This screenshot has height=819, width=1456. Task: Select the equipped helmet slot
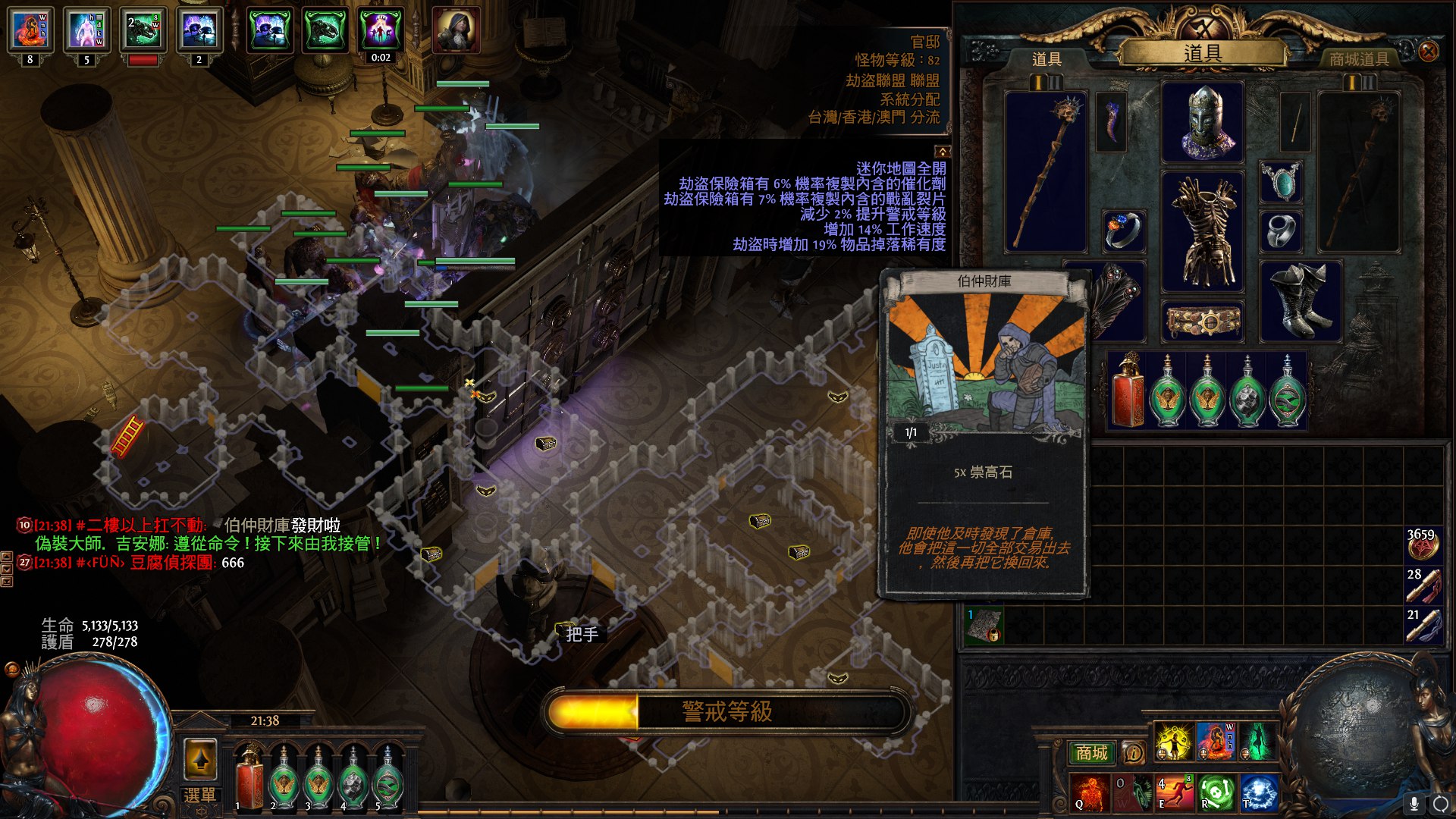[x=1203, y=123]
